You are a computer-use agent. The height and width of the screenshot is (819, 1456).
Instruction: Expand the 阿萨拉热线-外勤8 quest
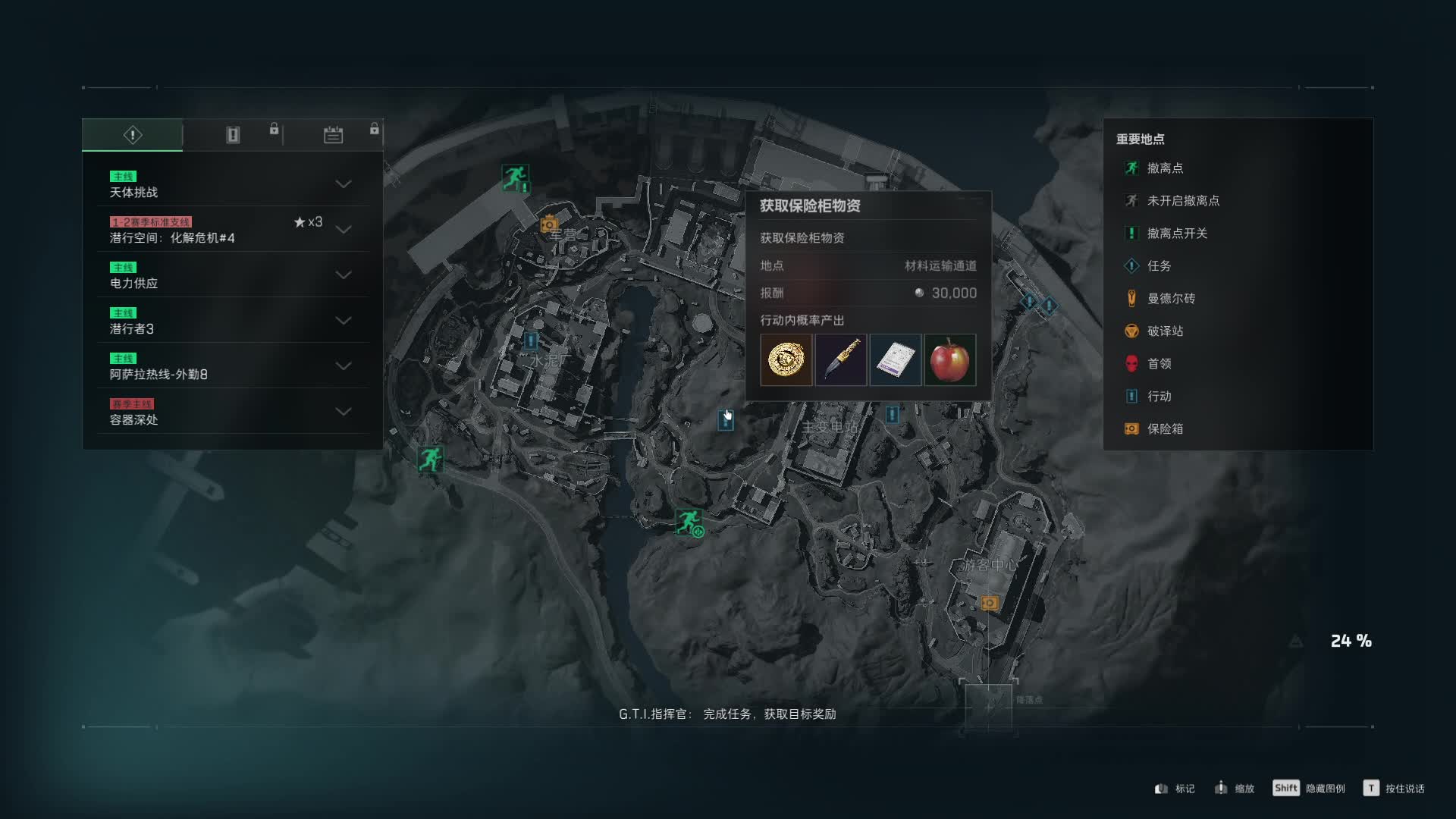(343, 366)
